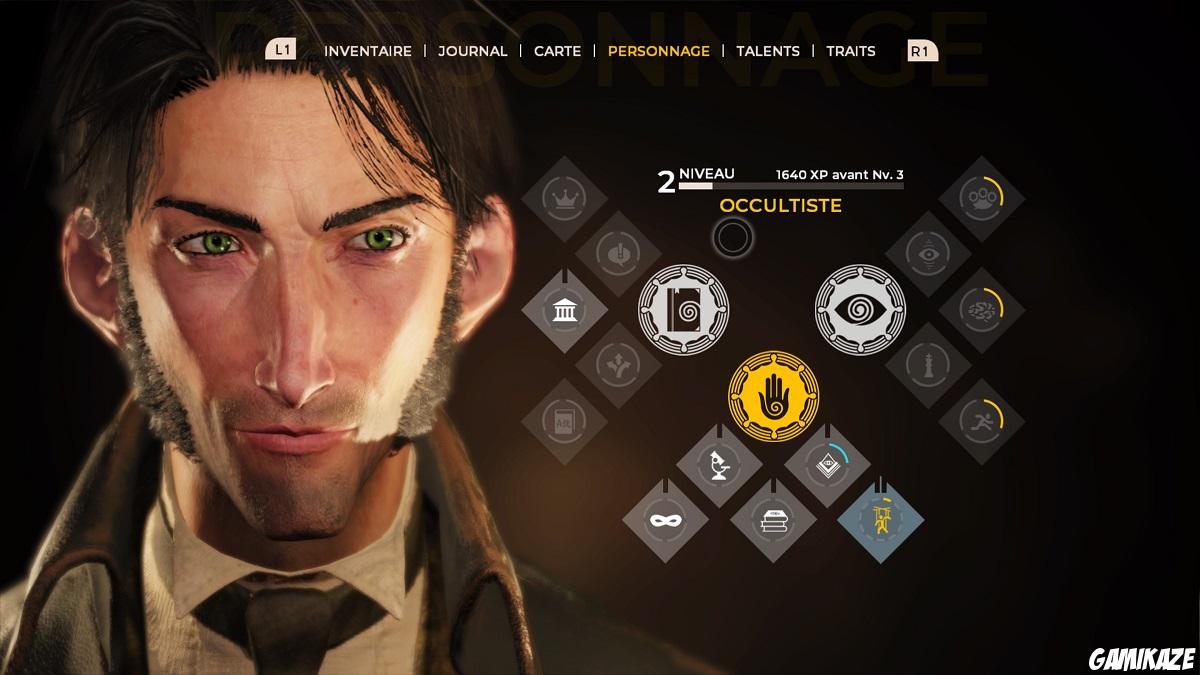The width and height of the screenshot is (1200, 675).
Task: Choose the speech bubble skill diamond
Action: [618, 253]
